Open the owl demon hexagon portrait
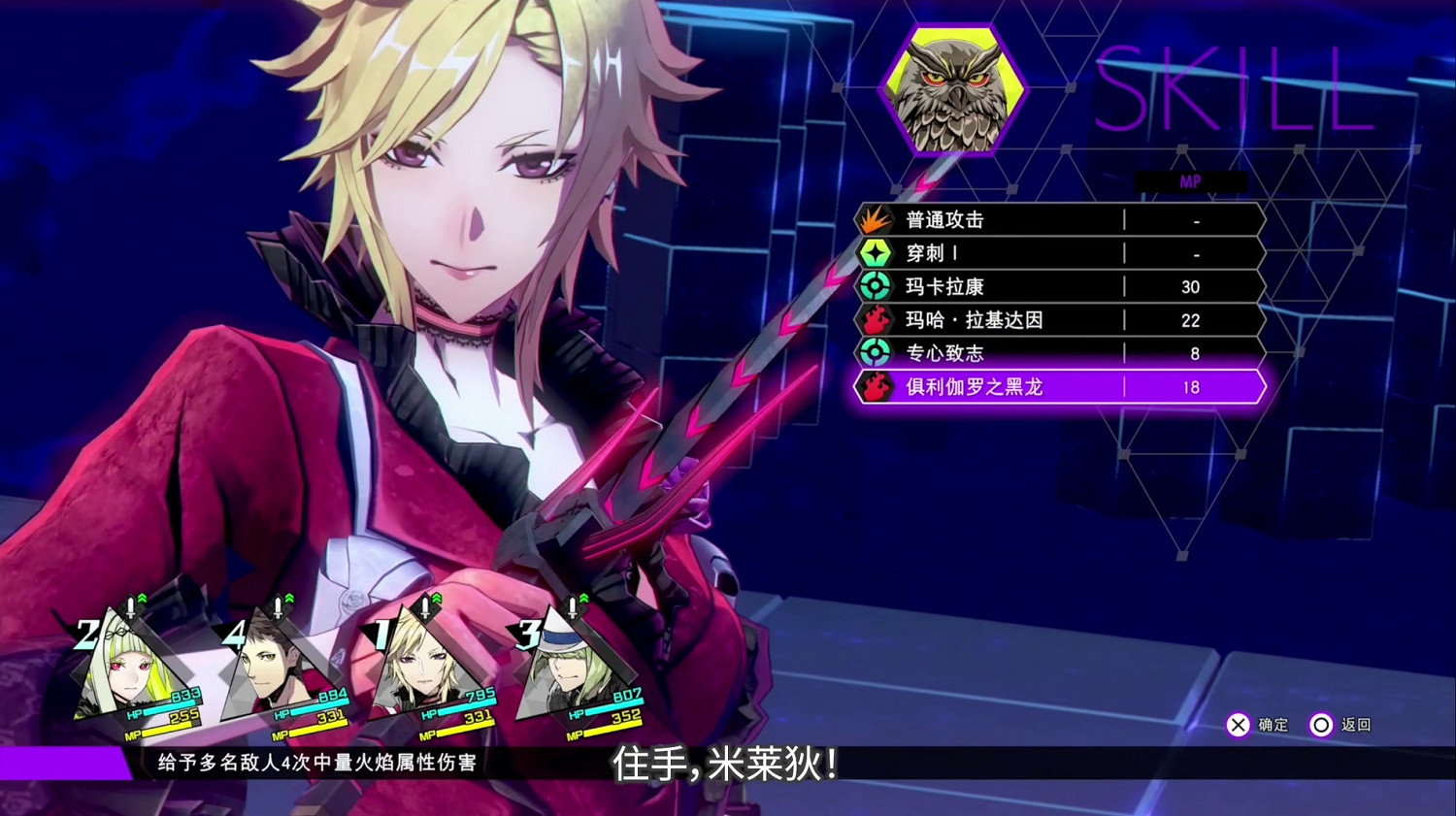The width and height of the screenshot is (1456, 816). (x=952, y=89)
